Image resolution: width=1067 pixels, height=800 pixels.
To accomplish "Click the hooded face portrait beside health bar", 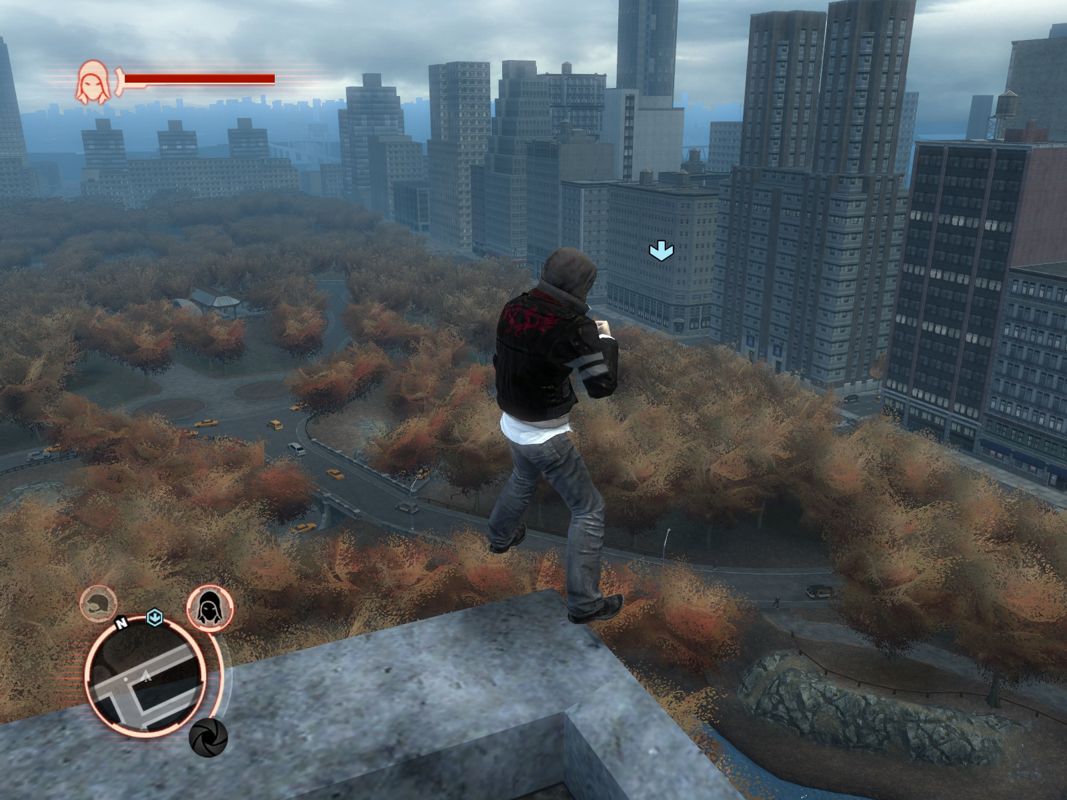I will click(93, 82).
